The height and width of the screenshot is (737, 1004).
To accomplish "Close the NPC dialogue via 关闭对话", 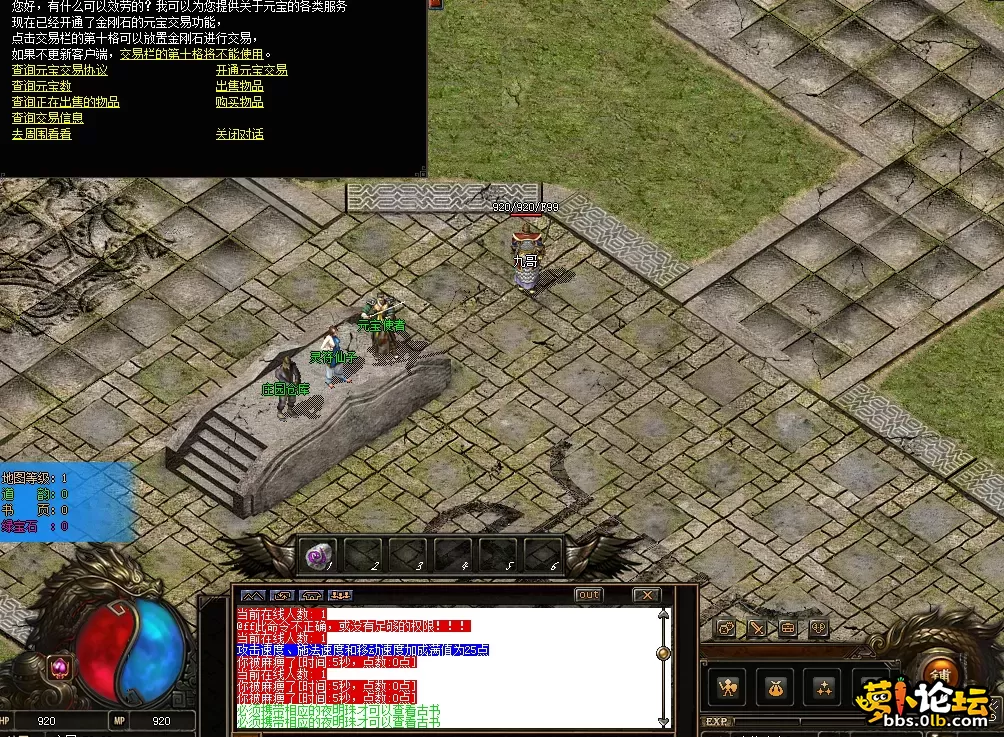I will click(239, 134).
